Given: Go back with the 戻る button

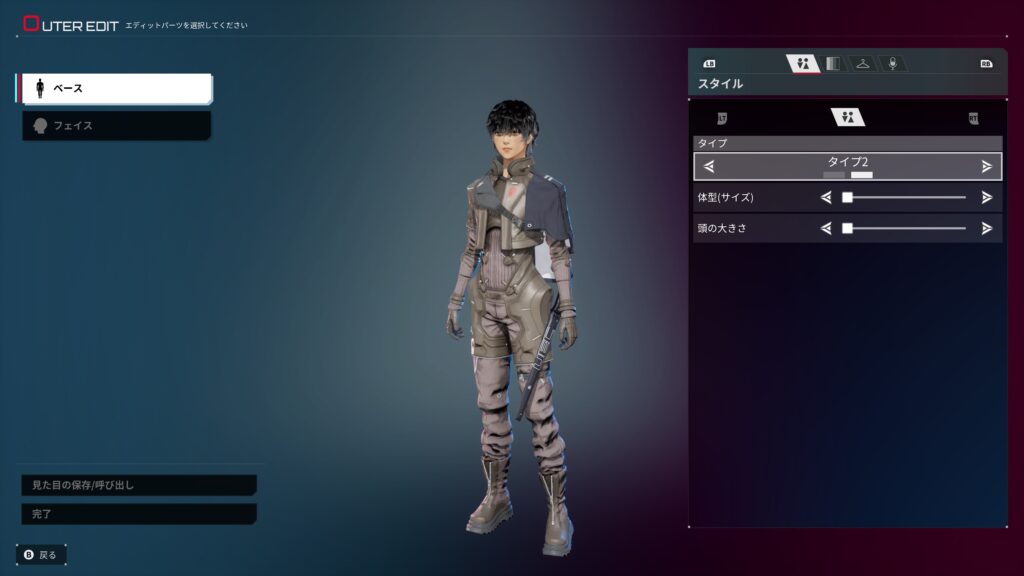Looking at the screenshot, I should click(41, 554).
